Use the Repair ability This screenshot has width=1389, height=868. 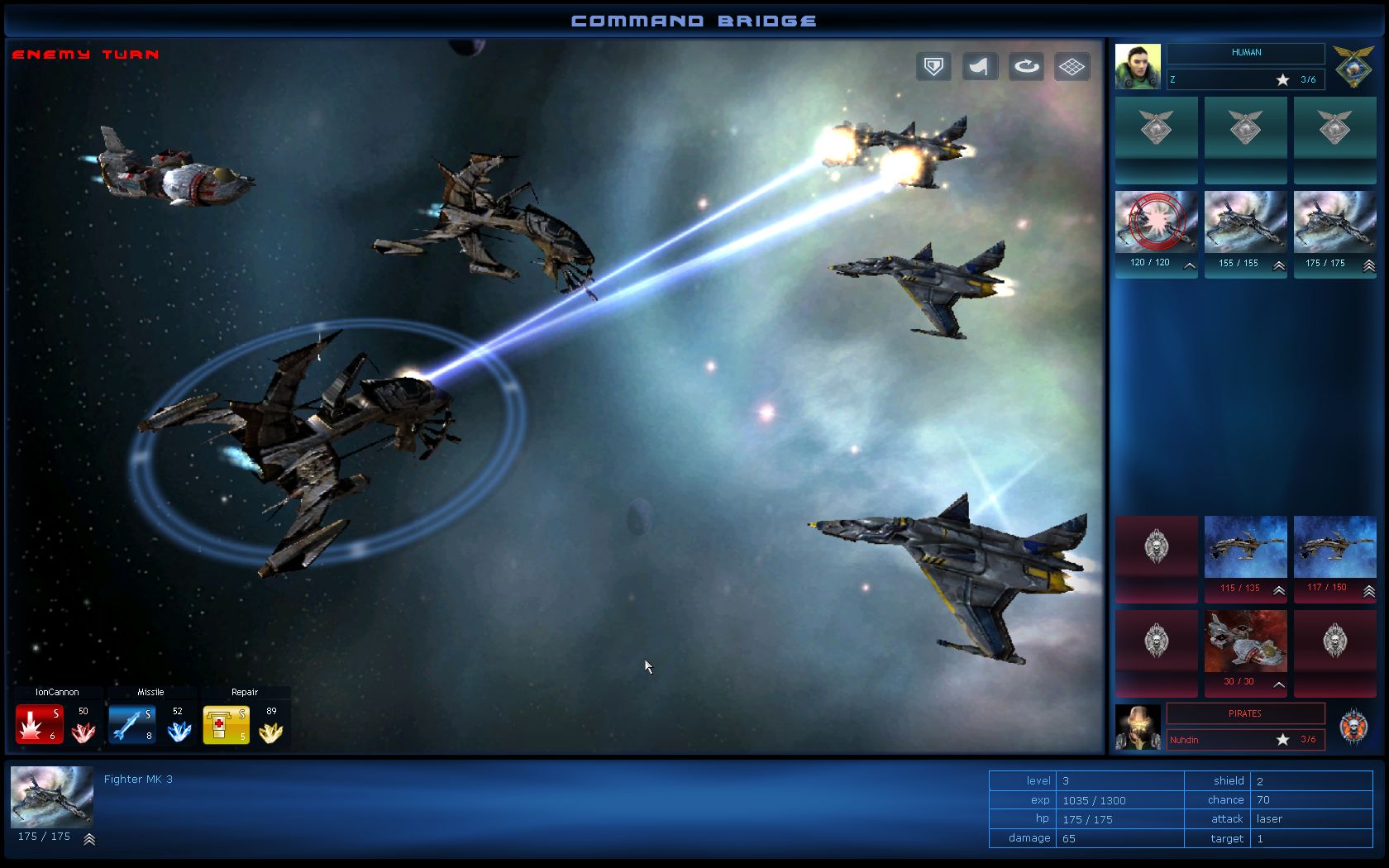click(x=226, y=721)
